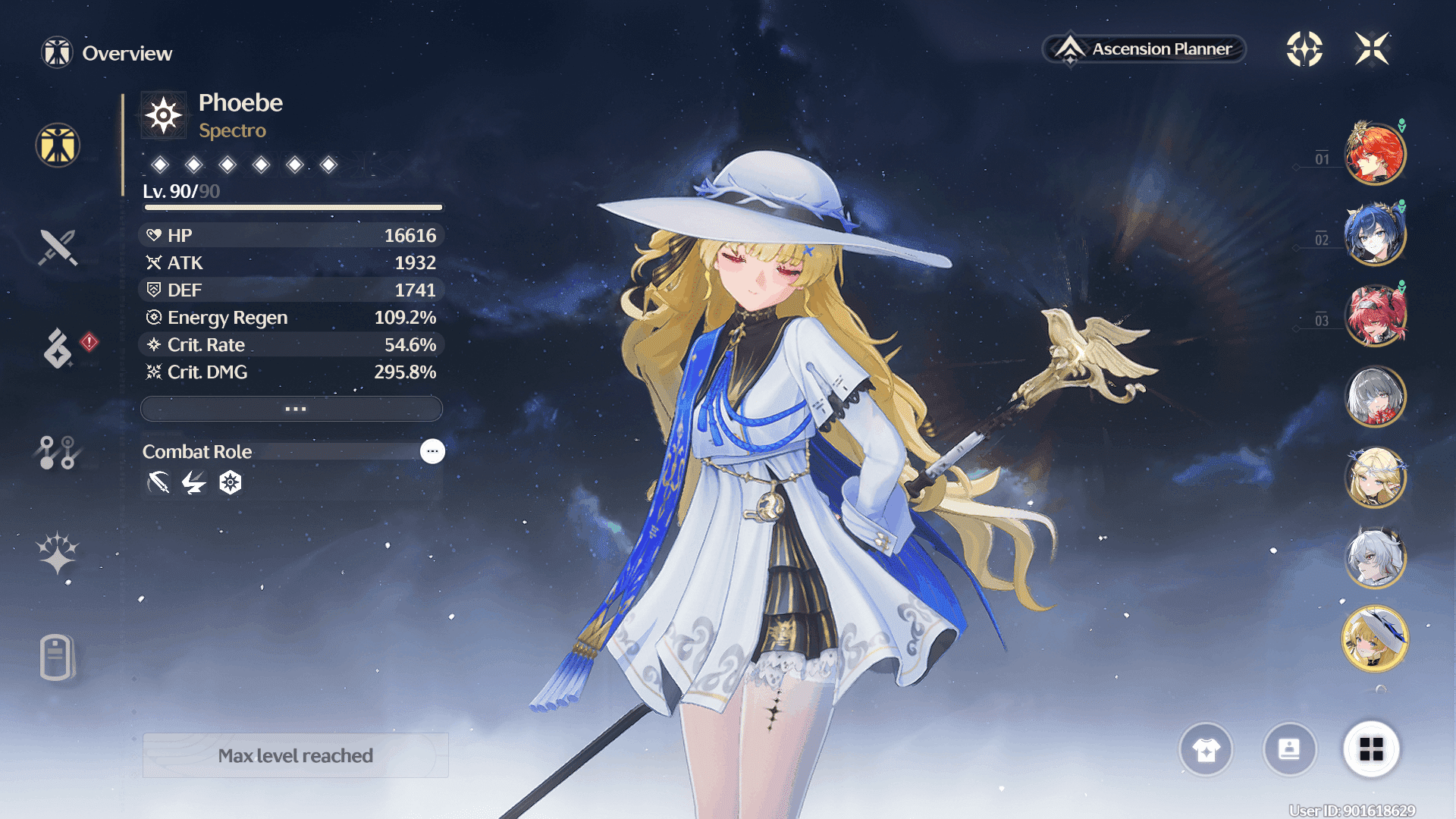Click the circular crosshair icon near Ascension Planner
Screen dimensions: 1456x819
tap(1304, 49)
